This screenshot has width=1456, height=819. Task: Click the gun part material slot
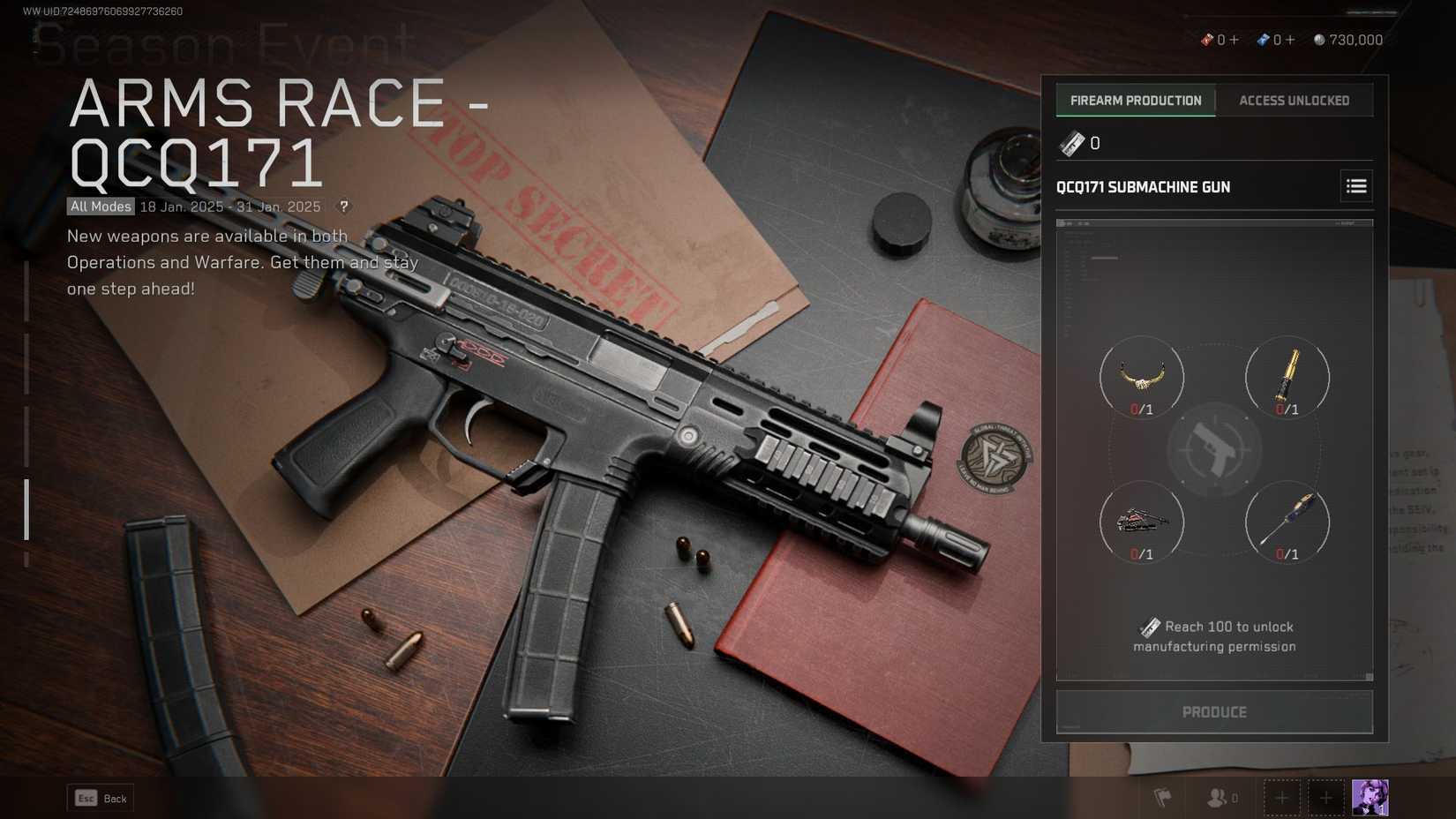pos(1142,522)
